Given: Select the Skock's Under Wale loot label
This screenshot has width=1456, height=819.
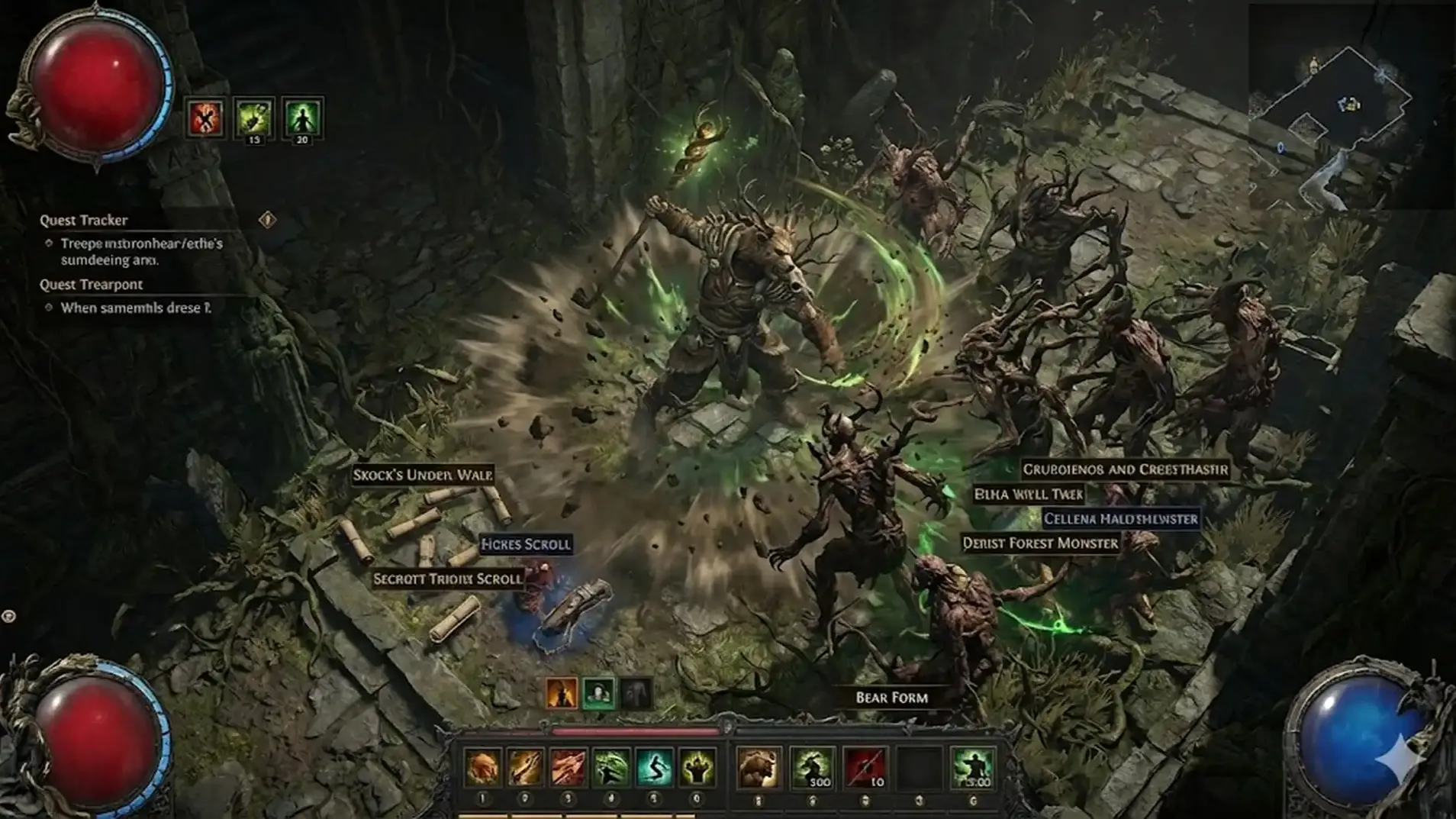Looking at the screenshot, I should point(423,475).
